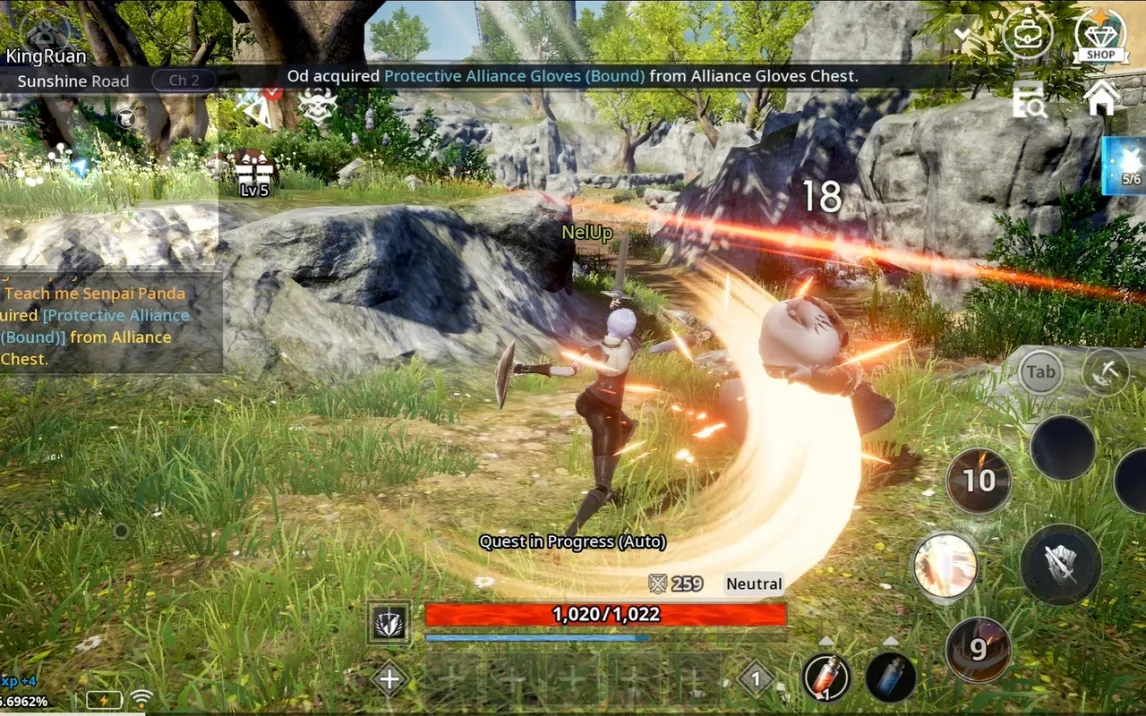This screenshot has width=1146, height=716.
Task: Toggle the Neutral combat mode label
Action: click(x=754, y=584)
